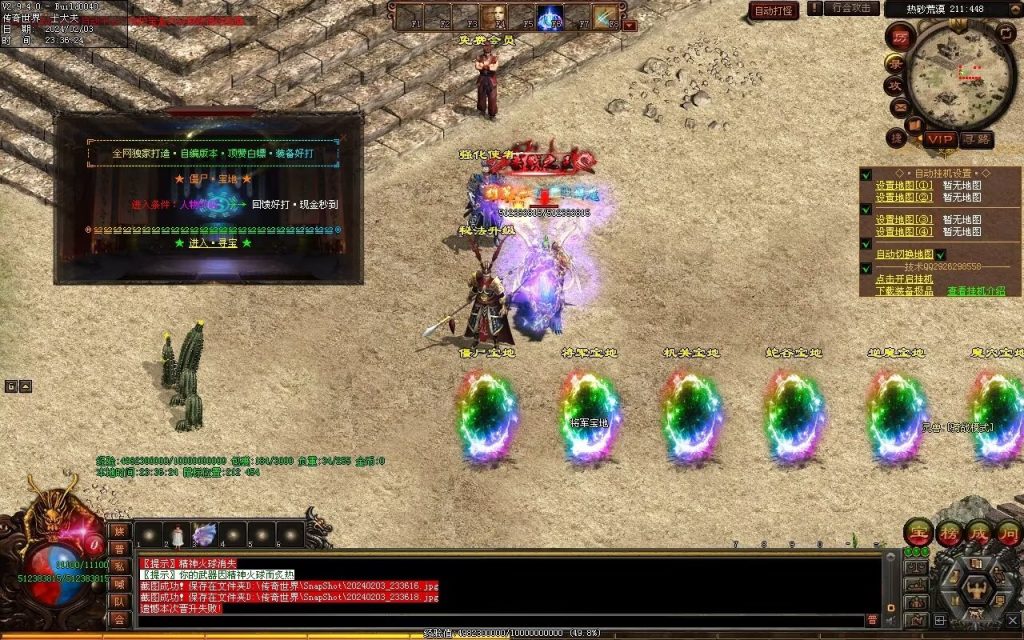
Task: Open the 榜 ranking button
Action: pos(948,532)
